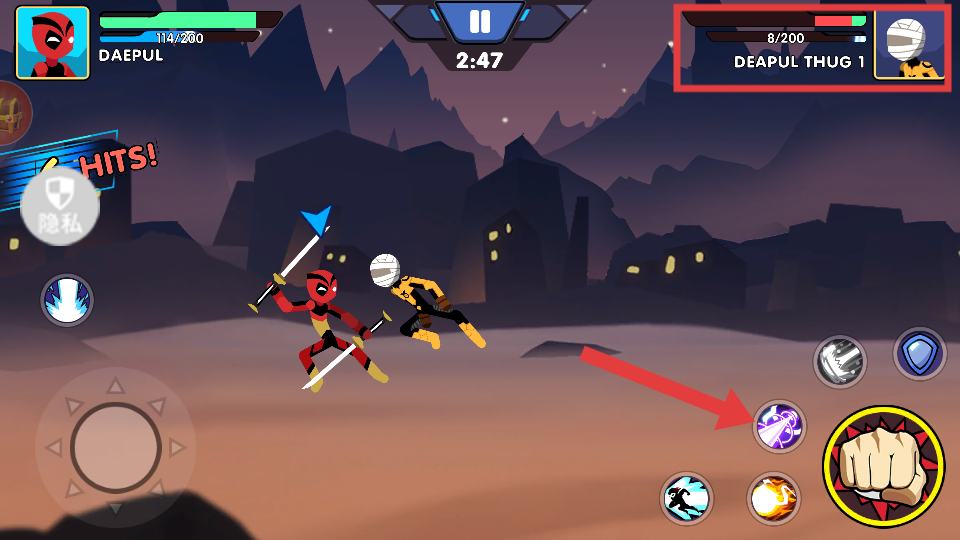Click the virtual joystick center

[116, 448]
